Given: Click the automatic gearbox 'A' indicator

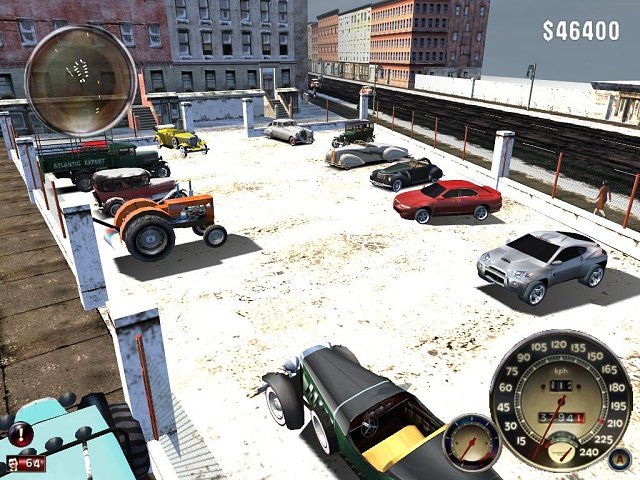Looking at the screenshot, I should tap(619, 459).
